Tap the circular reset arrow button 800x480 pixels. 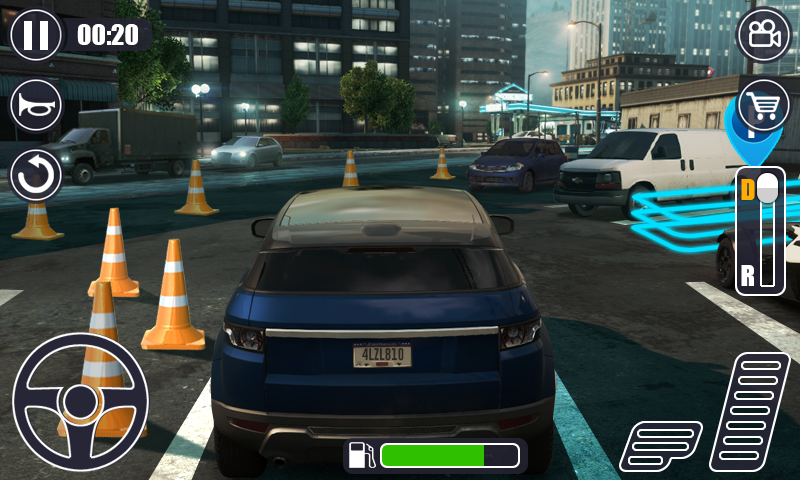tap(36, 175)
